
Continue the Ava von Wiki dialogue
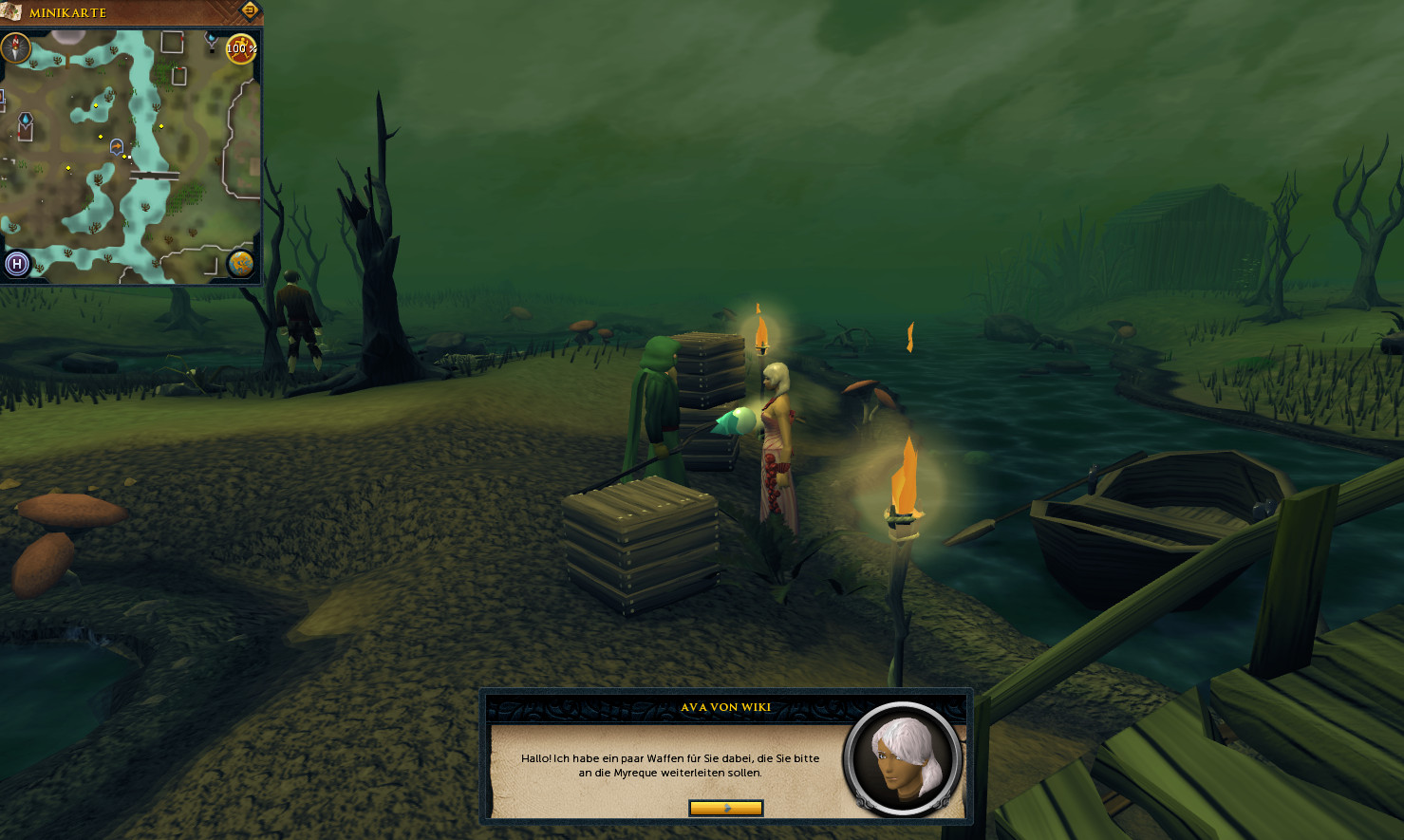click(x=725, y=808)
